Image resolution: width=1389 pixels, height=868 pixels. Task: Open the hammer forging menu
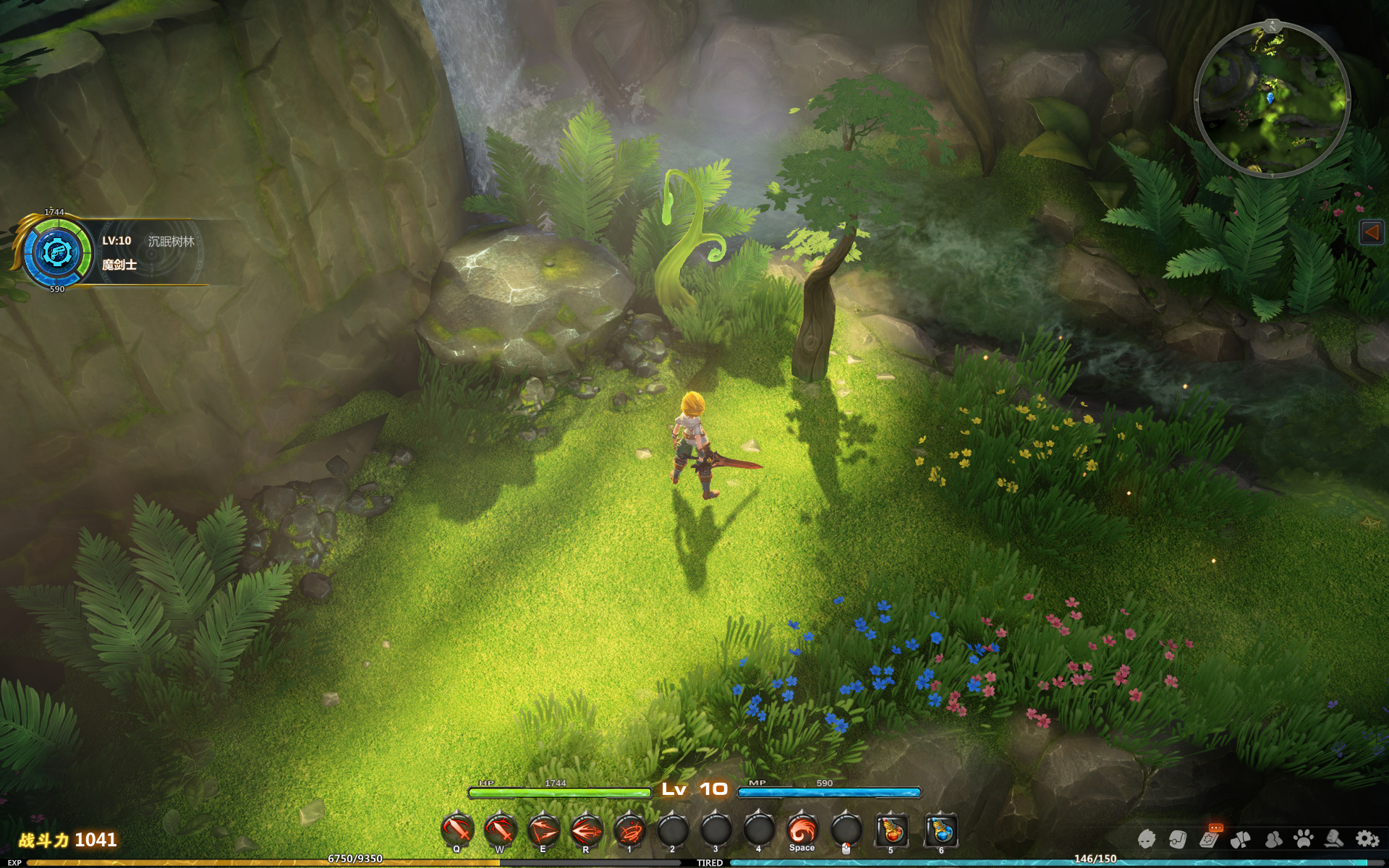pos(1335,839)
